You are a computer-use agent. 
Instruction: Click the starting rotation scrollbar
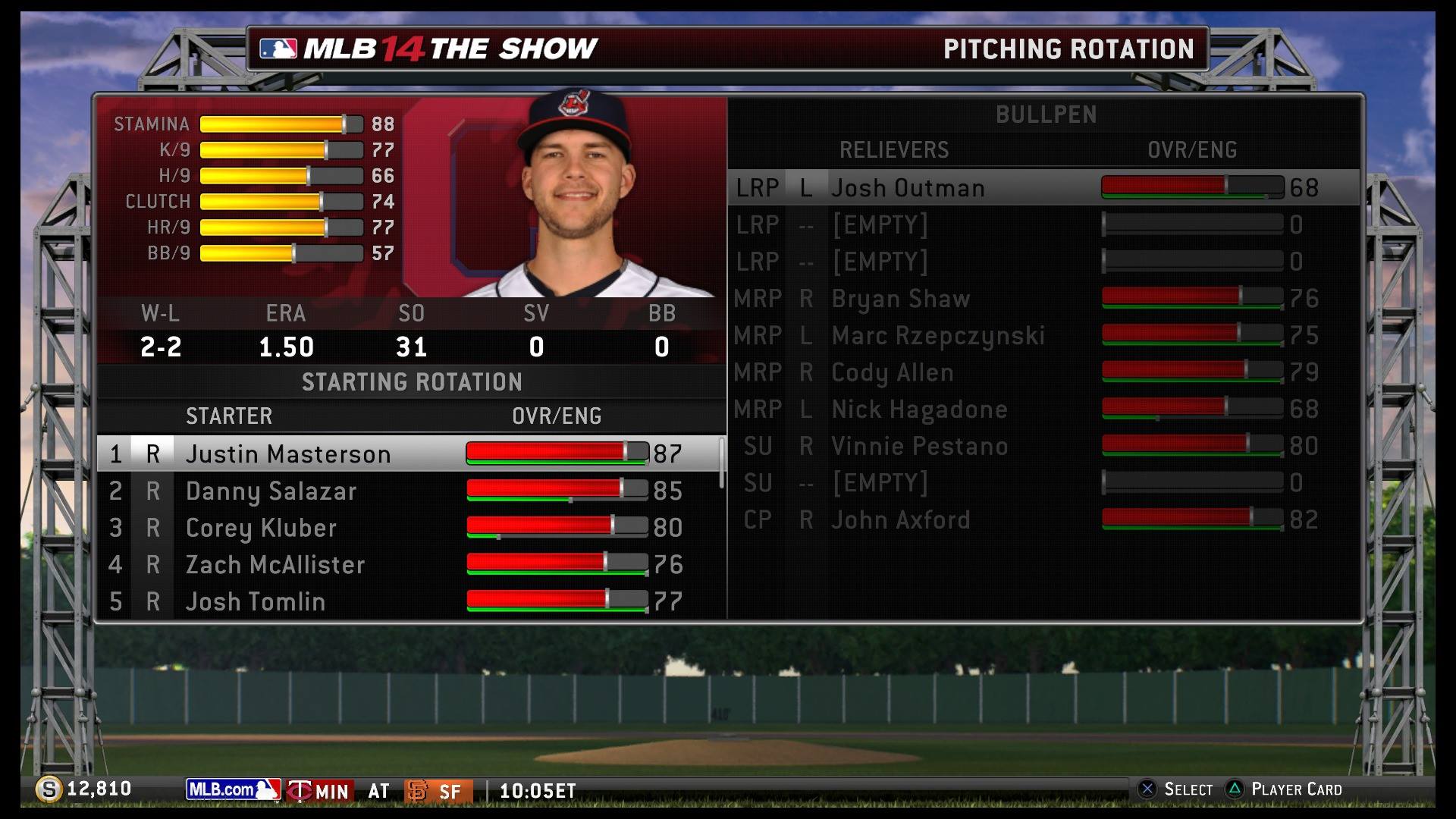[x=721, y=463]
